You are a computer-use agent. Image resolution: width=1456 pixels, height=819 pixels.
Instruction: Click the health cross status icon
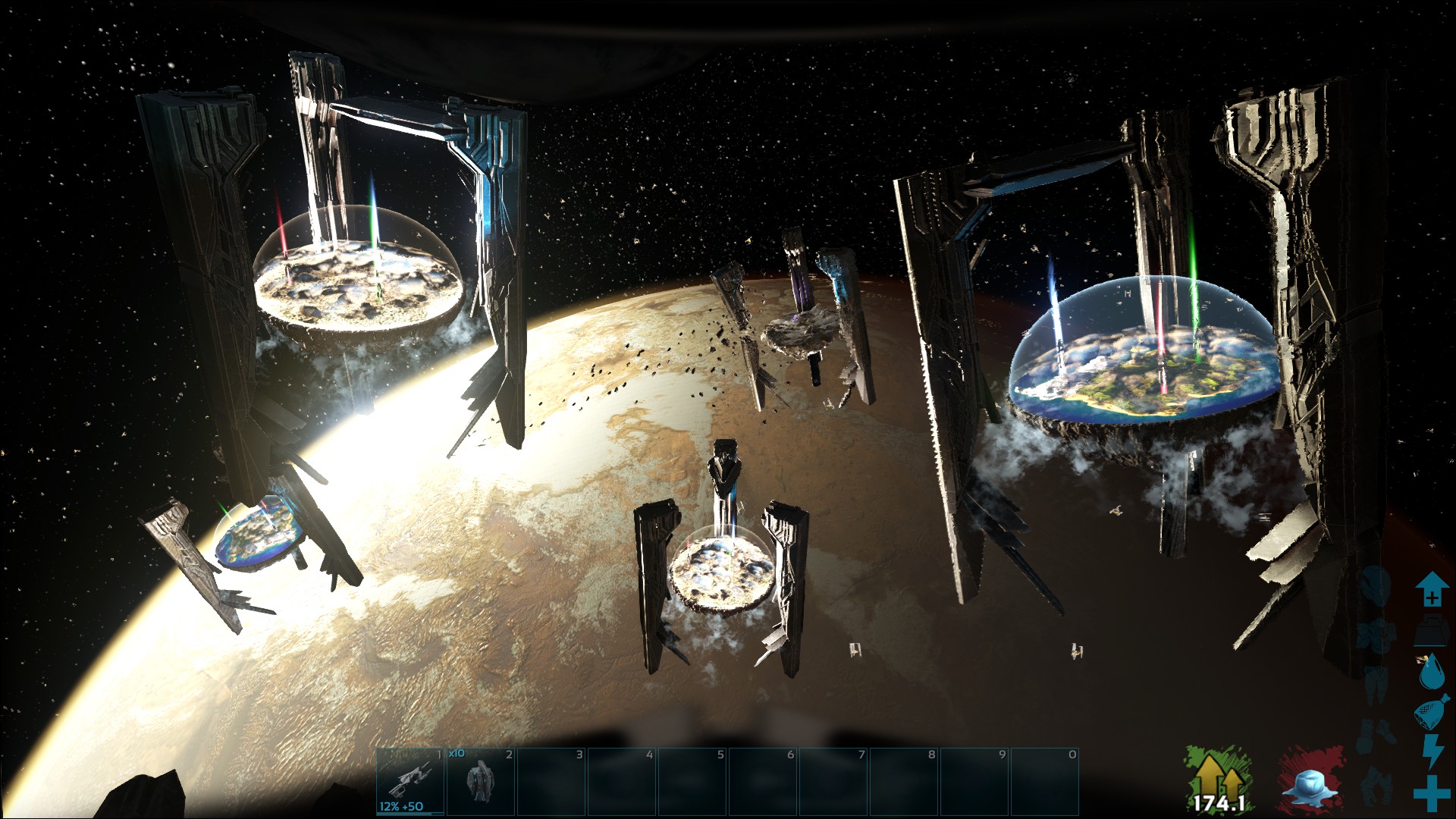pyautogui.click(x=1432, y=791)
